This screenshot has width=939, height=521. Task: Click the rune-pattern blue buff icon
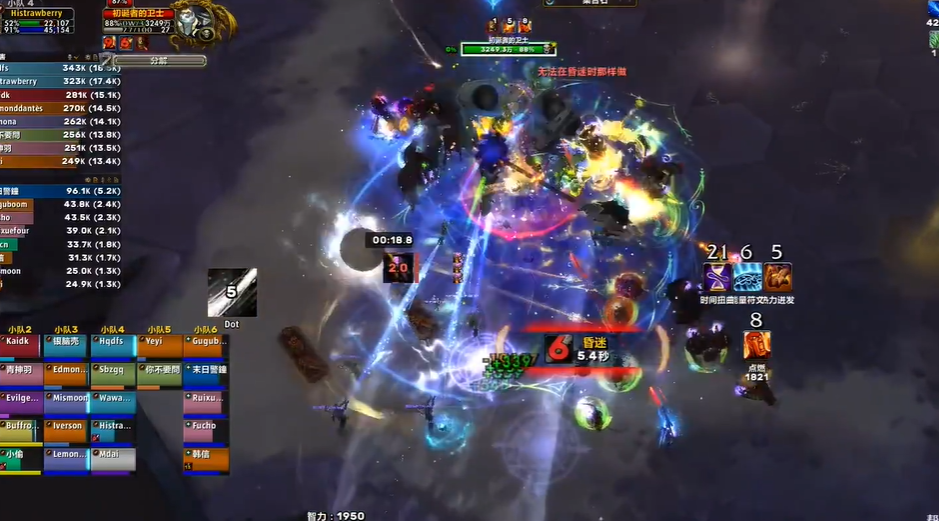746,277
